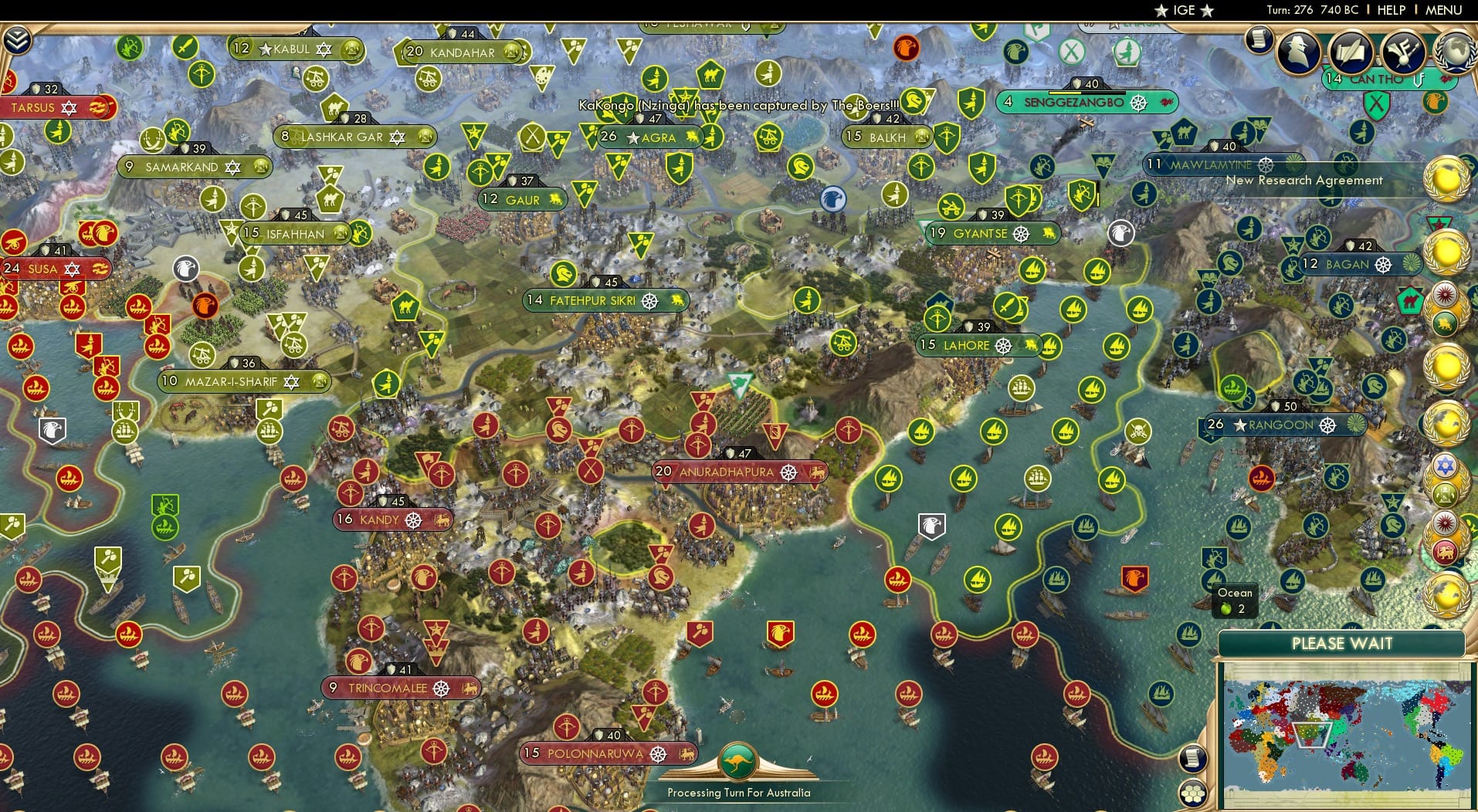The height and width of the screenshot is (812, 1478).
Task: Click the map options scroll beside the minimap
Action: click(1192, 759)
